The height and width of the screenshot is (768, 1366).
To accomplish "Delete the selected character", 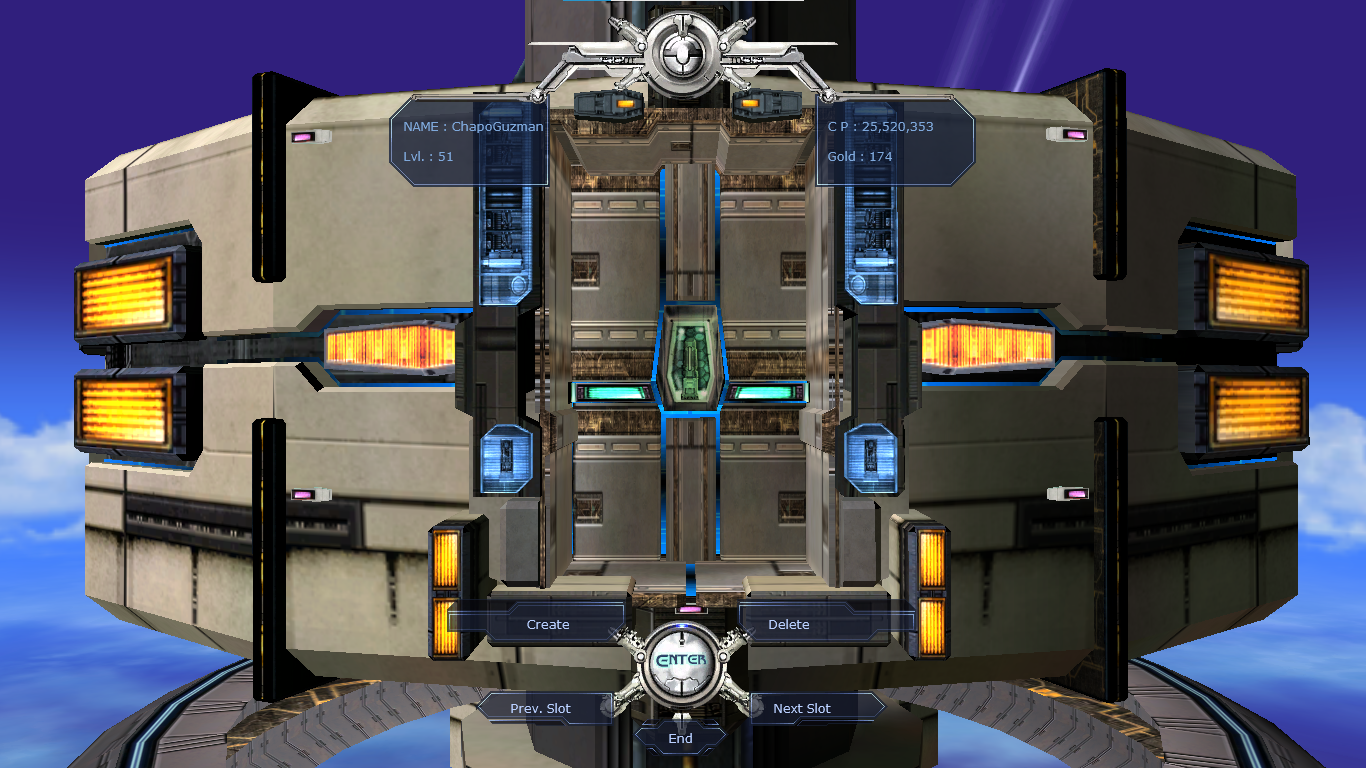I will [789, 624].
